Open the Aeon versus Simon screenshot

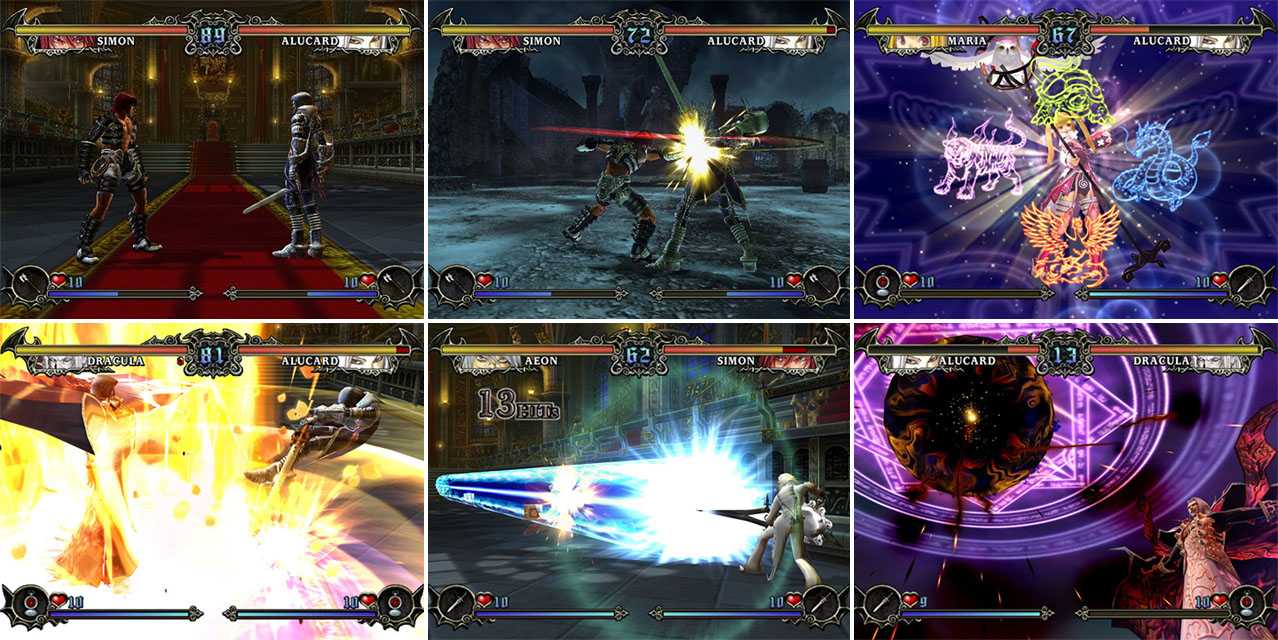click(639, 482)
